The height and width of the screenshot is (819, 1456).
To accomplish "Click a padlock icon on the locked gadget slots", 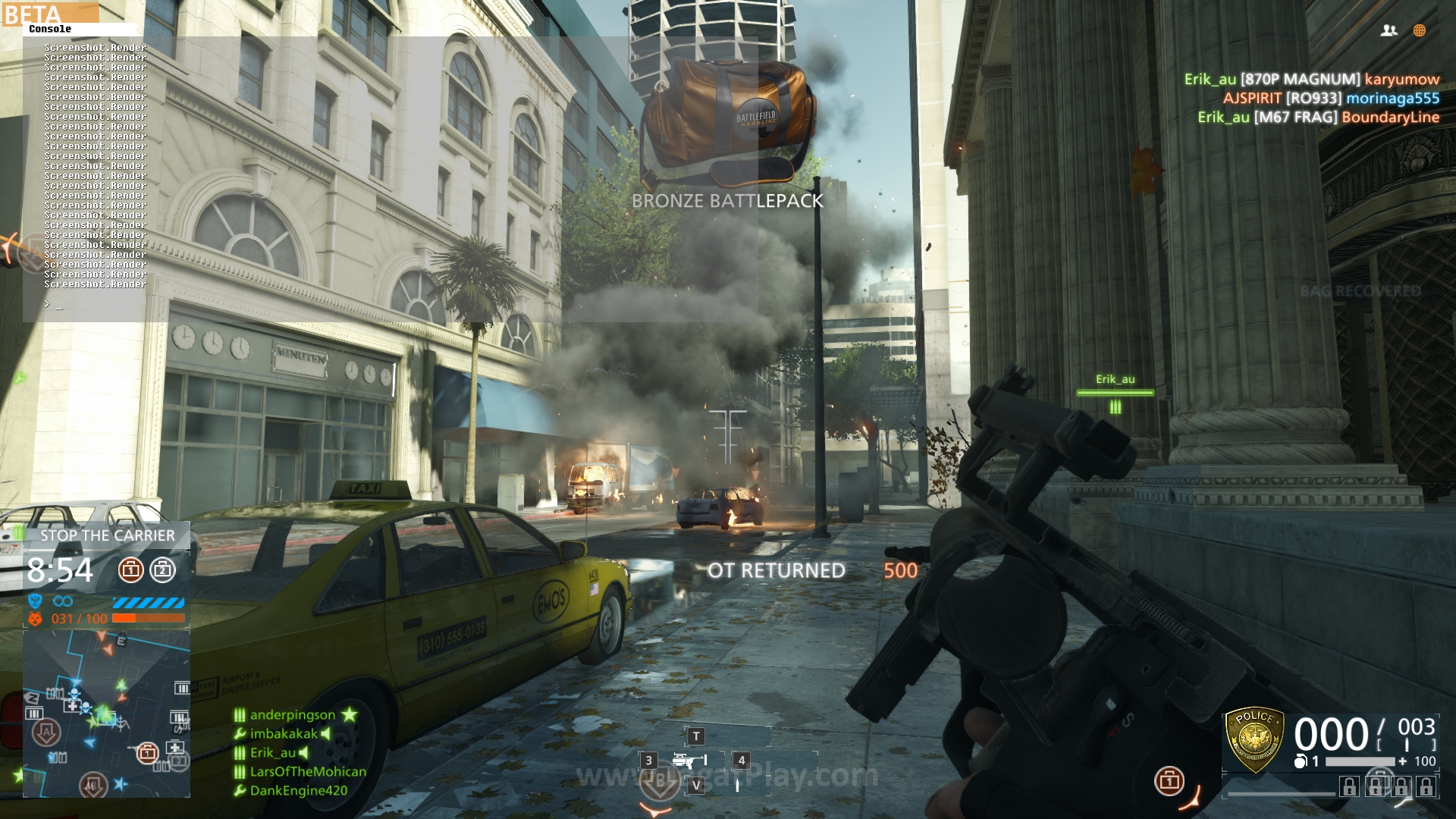I will coord(1349,786).
